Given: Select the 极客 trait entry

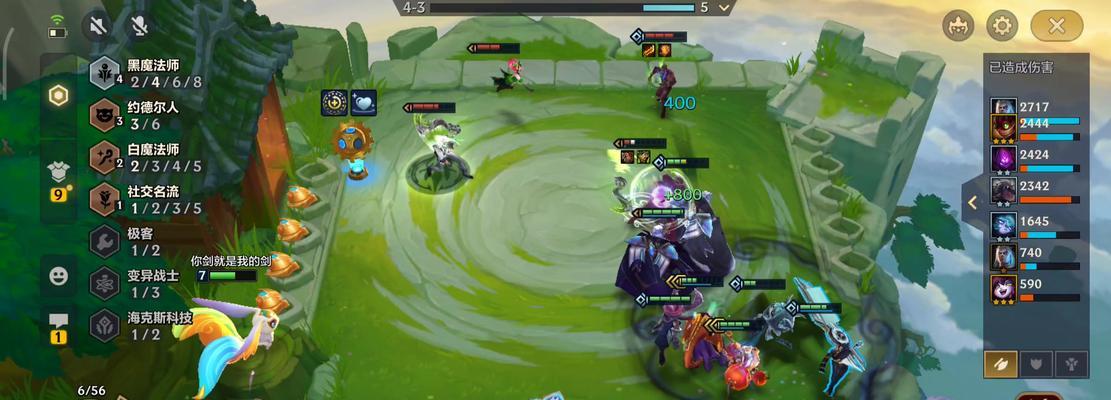Looking at the screenshot, I should tap(130, 241).
